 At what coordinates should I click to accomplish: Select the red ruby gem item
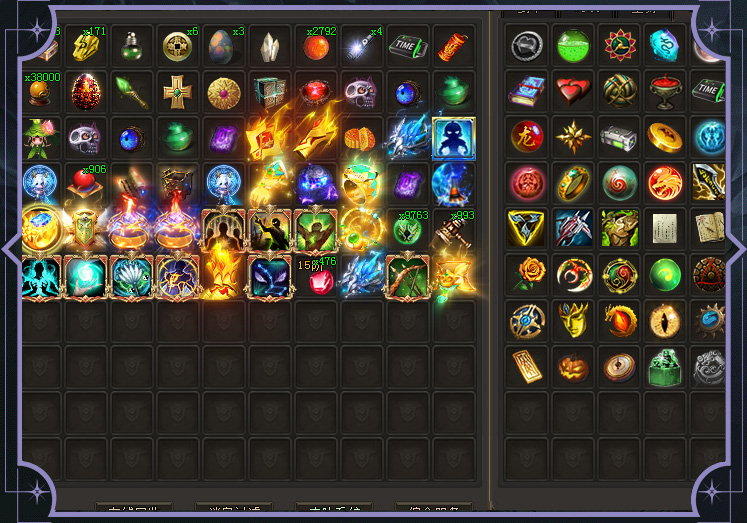pos(320,282)
